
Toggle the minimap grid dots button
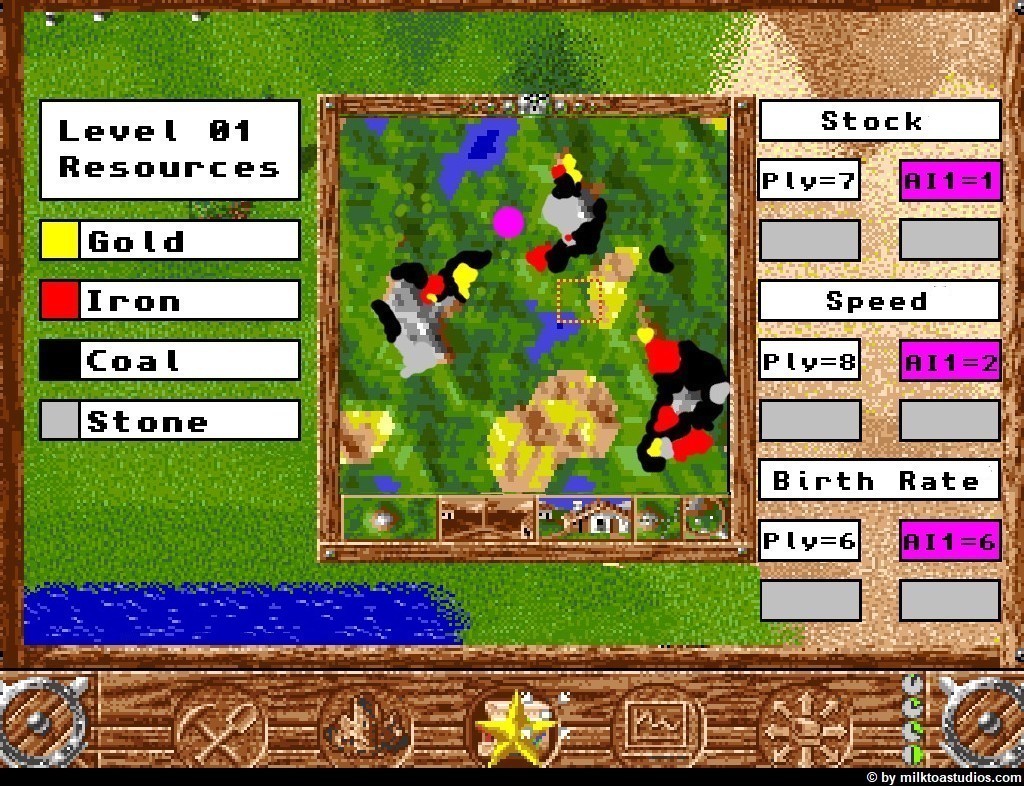point(658,518)
